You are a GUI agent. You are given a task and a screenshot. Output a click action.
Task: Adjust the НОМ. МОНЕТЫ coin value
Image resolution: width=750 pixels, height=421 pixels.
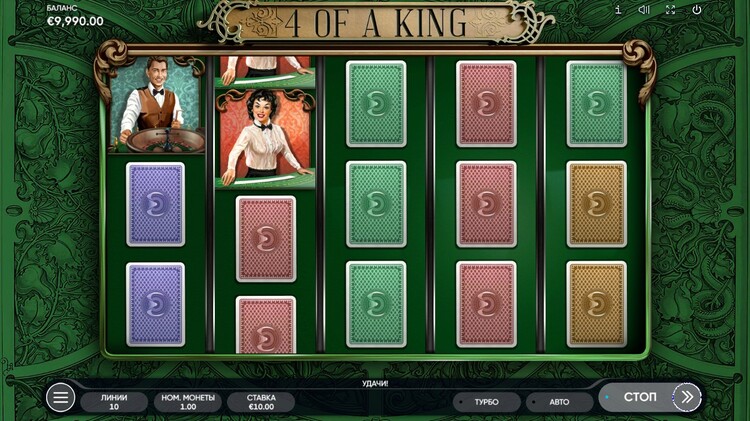coord(187,402)
